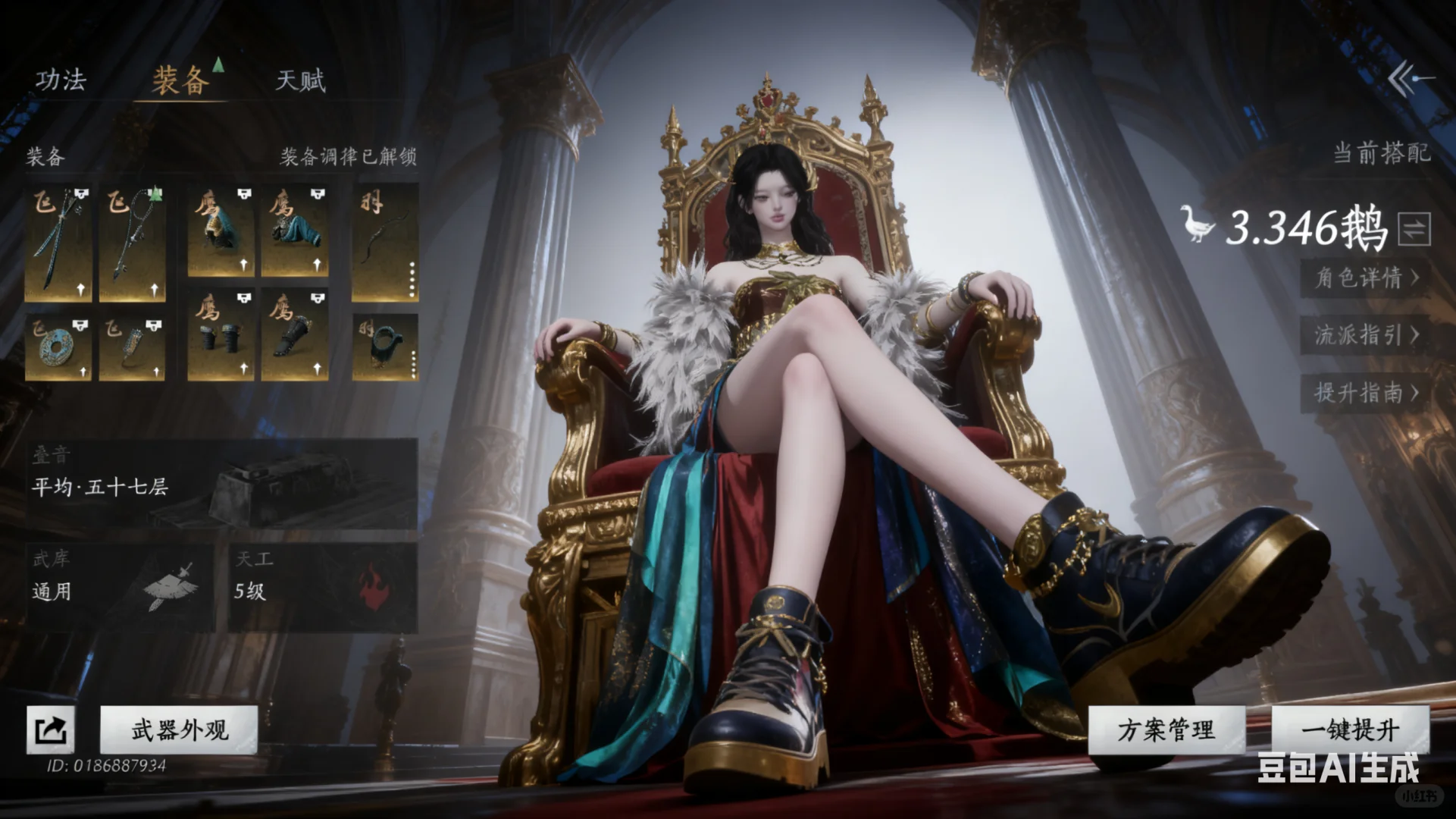Open the 天赋 tab

point(301,80)
